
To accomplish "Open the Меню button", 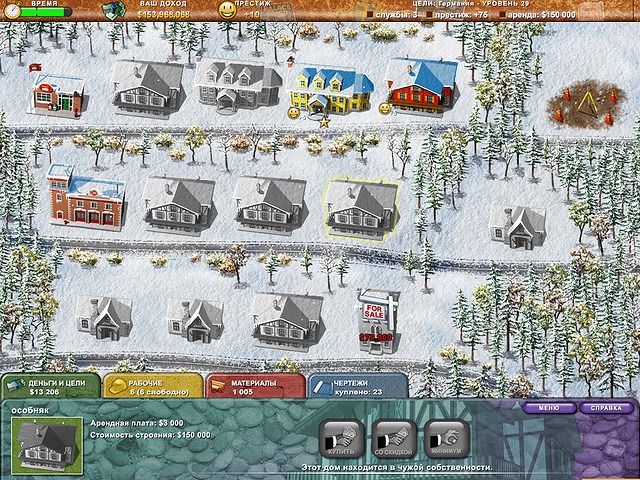I will coord(549,408).
